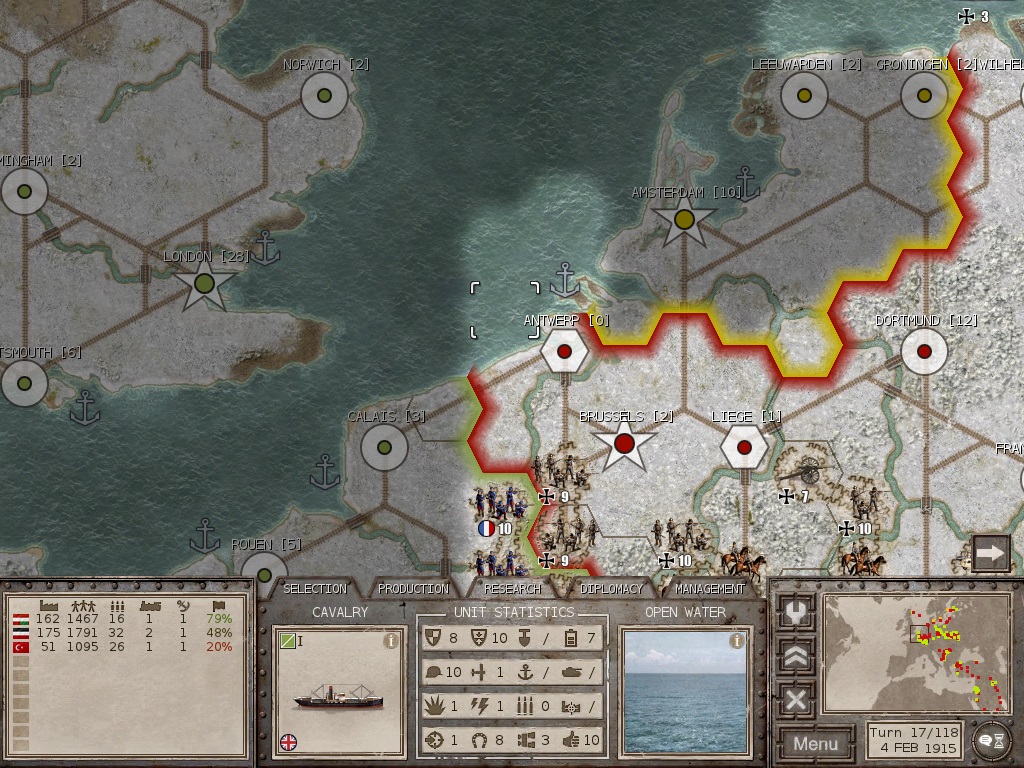Show info for the cavalry unit card
Screen dimensions: 1024x768
tap(391, 642)
